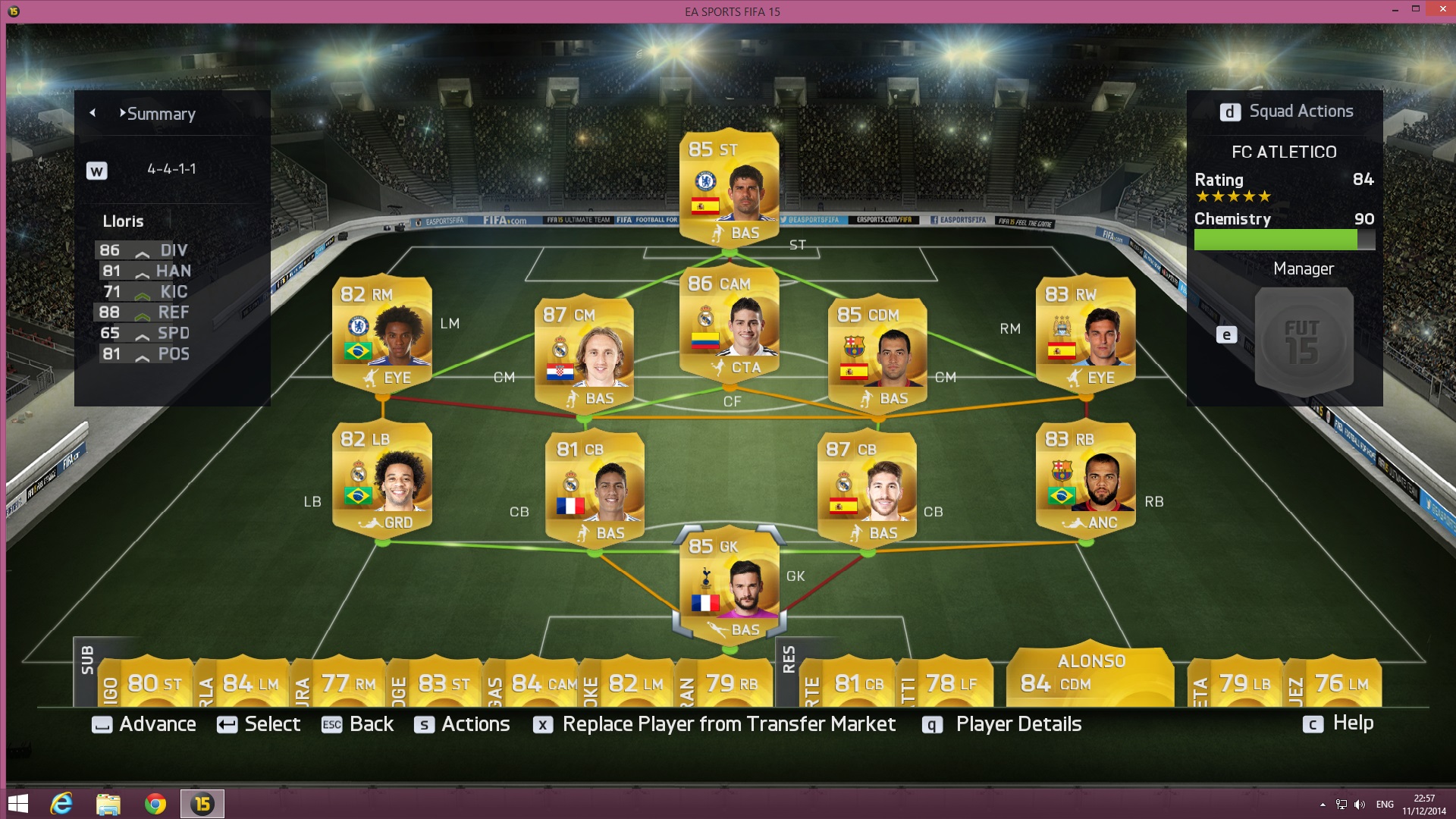Viewport: 1456px width, 819px height.
Task: Pick the 81 CB reserve card
Action: pyautogui.click(x=858, y=683)
